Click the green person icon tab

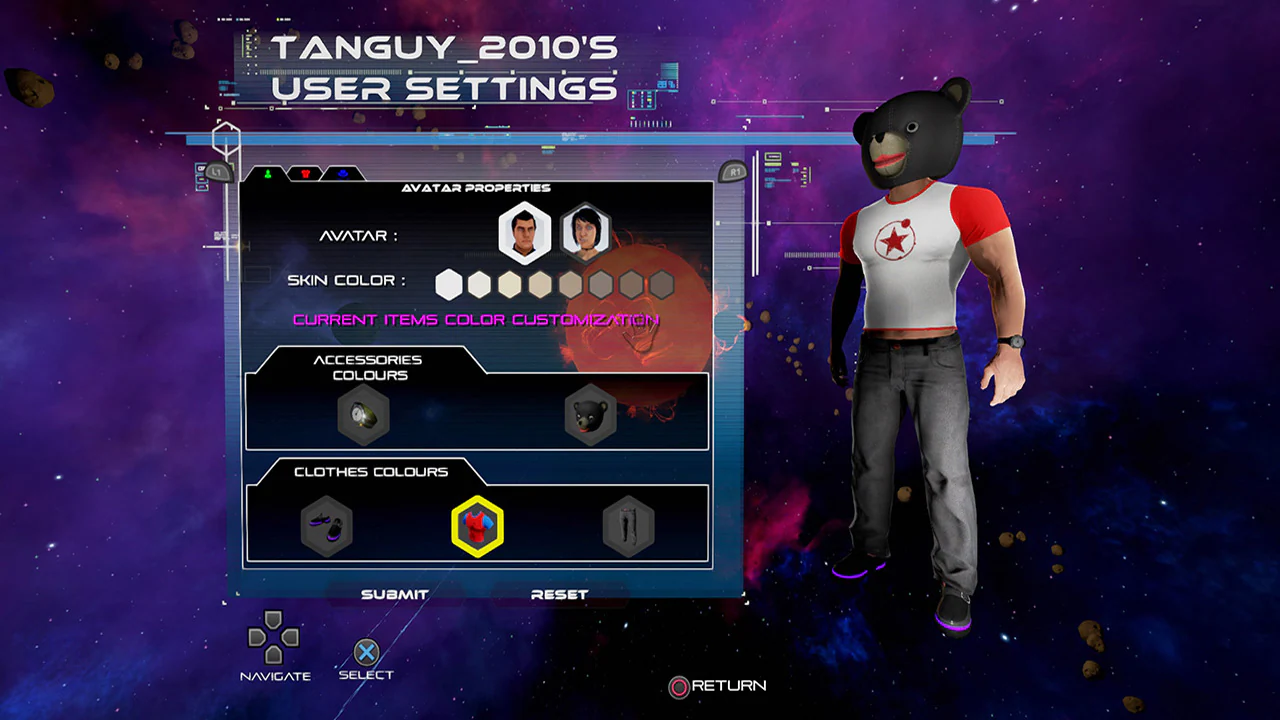coord(267,173)
